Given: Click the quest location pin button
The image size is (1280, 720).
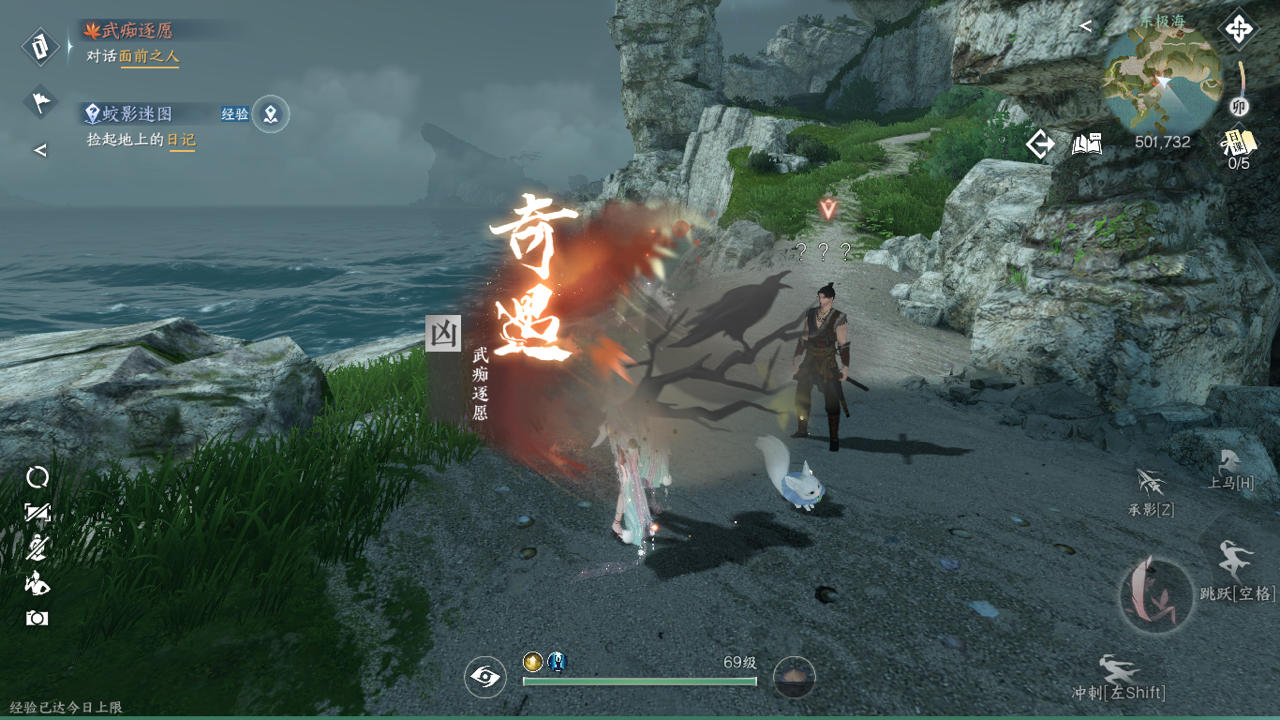Looking at the screenshot, I should (x=270, y=114).
